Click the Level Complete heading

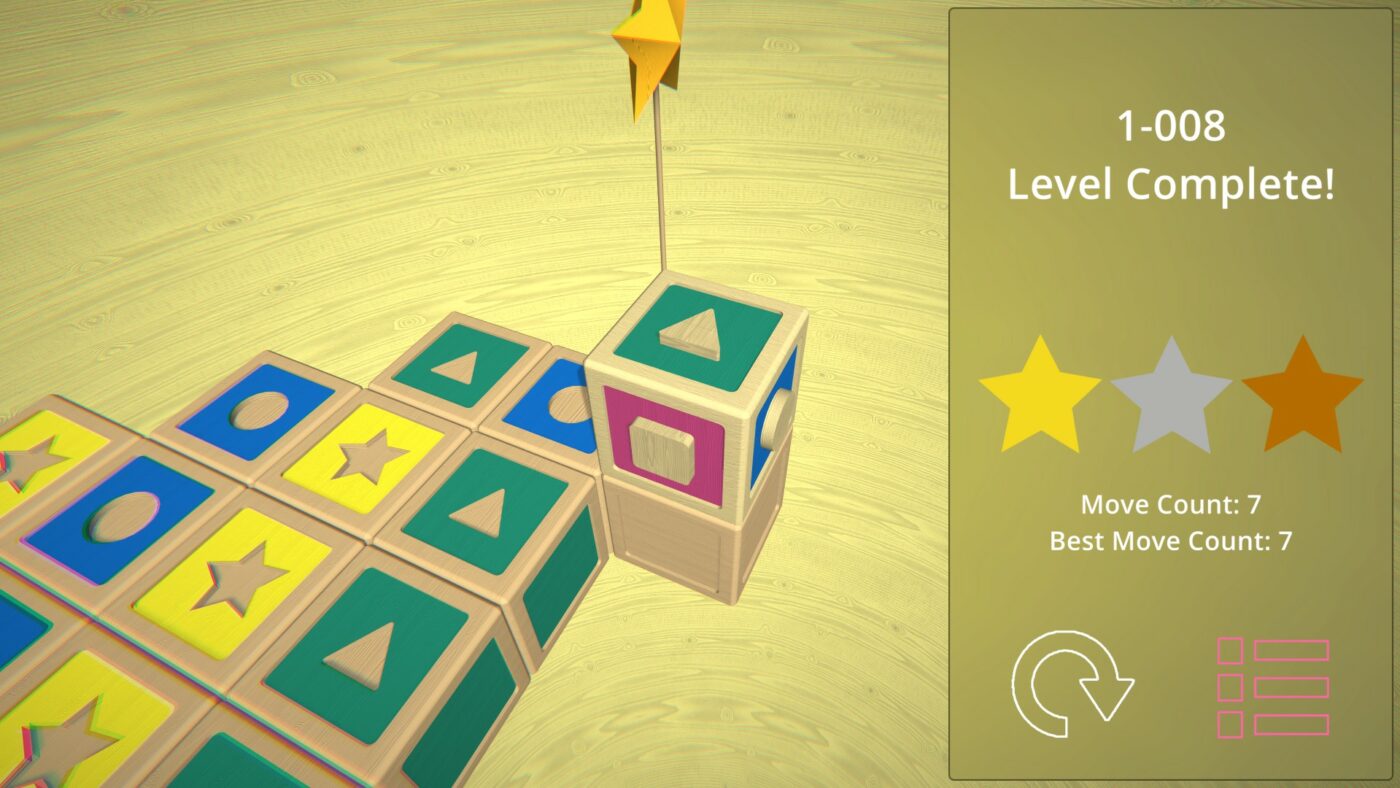point(1170,182)
